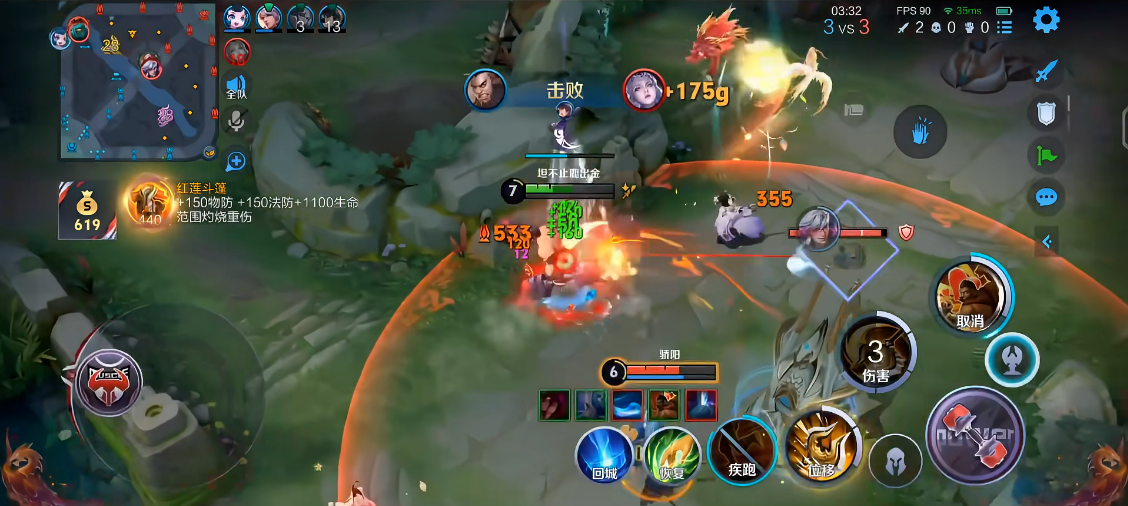Toggle the muted microphone

click(x=236, y=121)
